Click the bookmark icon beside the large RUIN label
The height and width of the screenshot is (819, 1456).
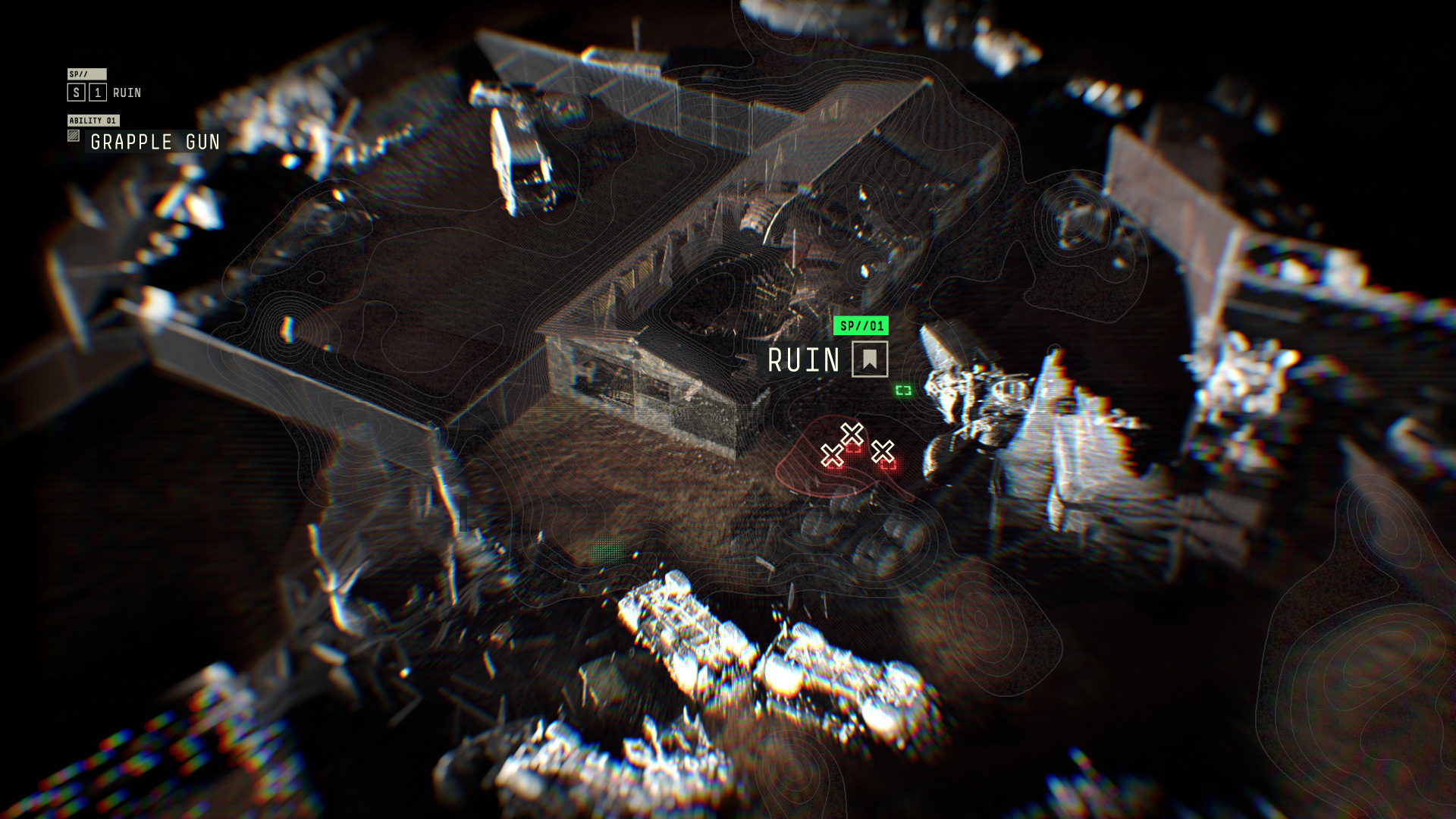[x=869, y=359]
